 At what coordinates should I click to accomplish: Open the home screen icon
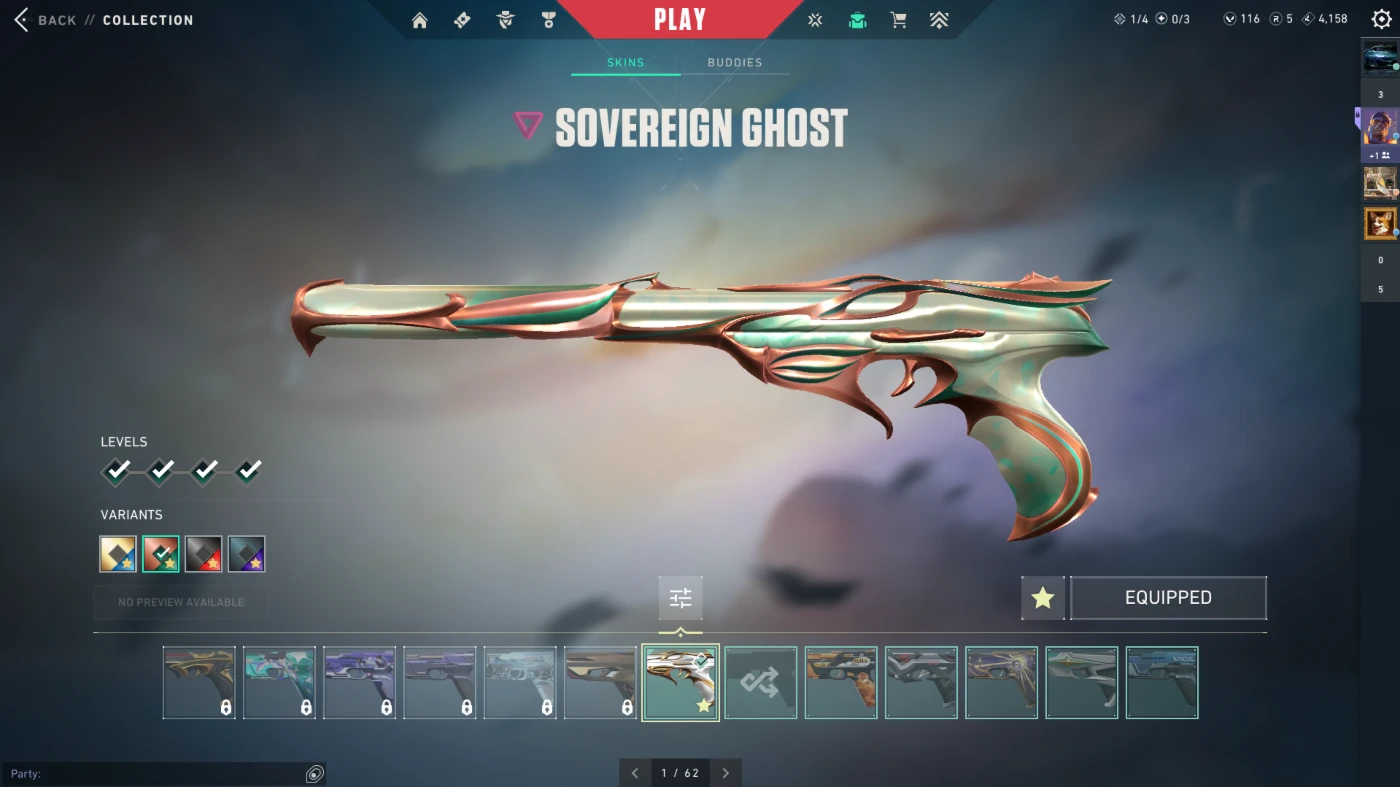(x=420, y=20)
